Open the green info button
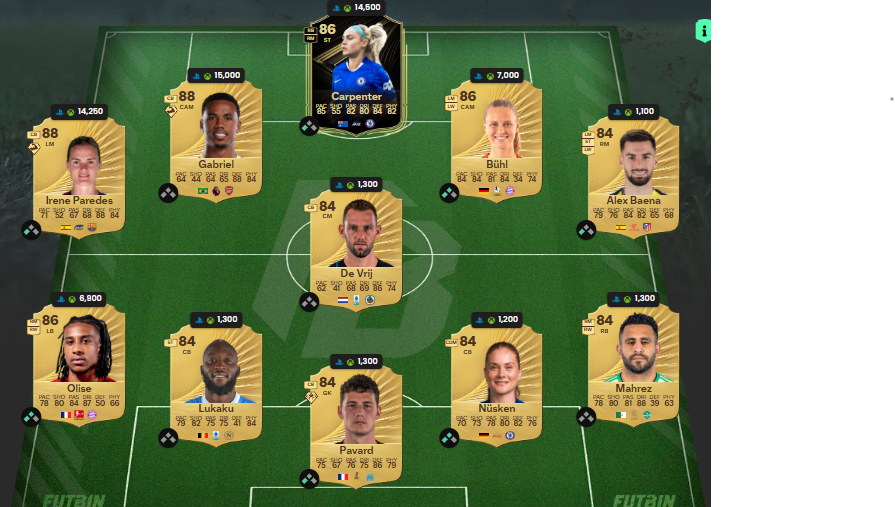The height and width of the screenshot is (507, 895). 703,31
